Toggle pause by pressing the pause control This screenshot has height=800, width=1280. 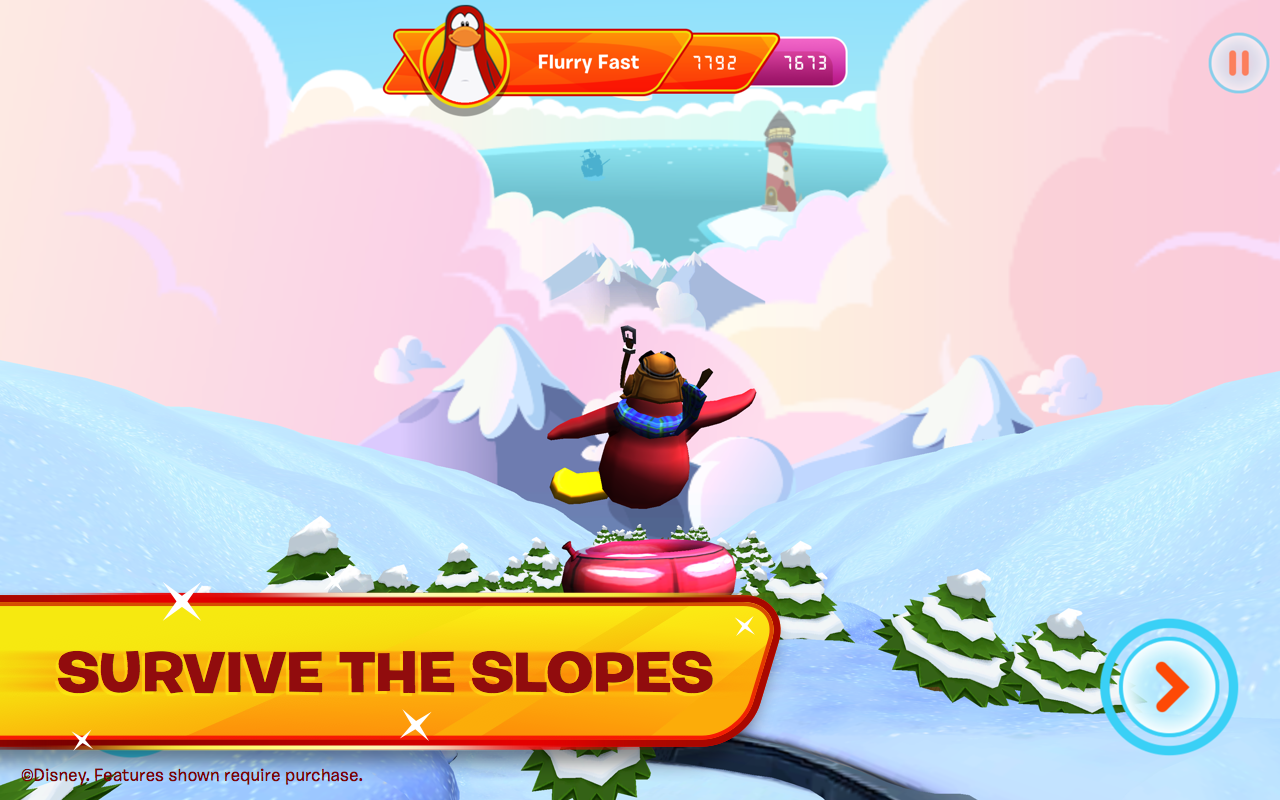1238,63
